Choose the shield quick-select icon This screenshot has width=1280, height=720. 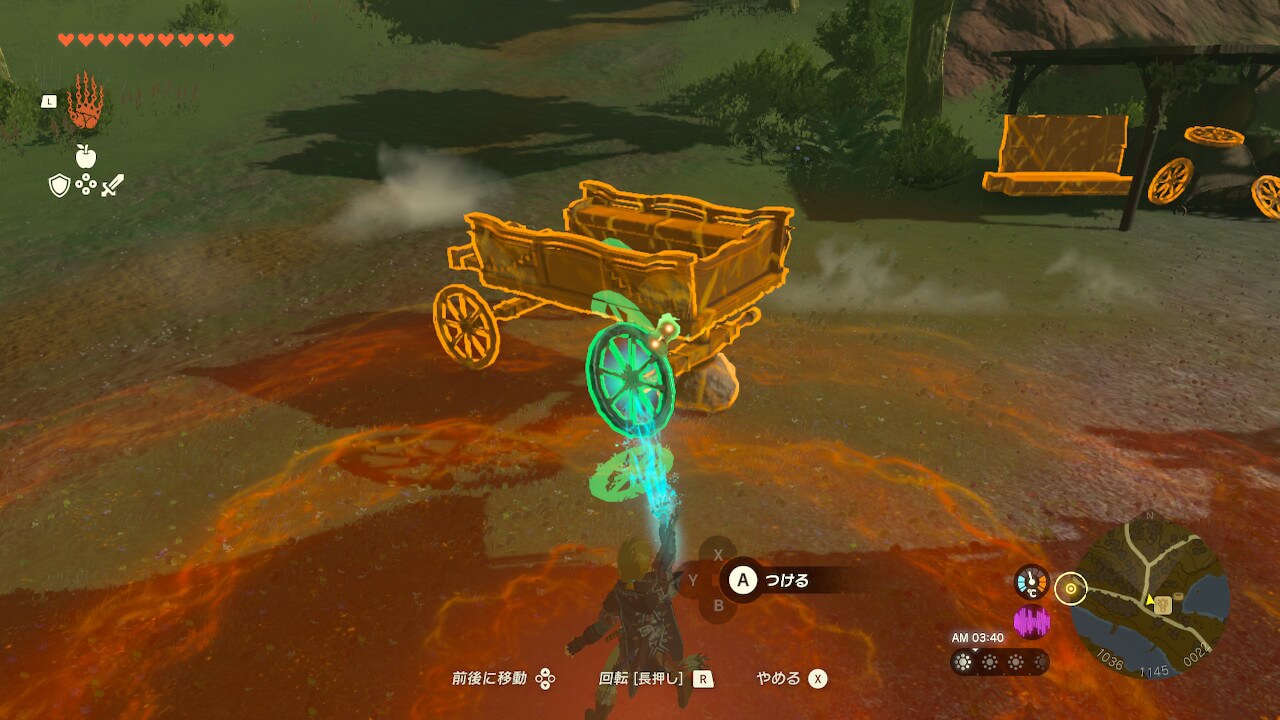pos(59,185)
